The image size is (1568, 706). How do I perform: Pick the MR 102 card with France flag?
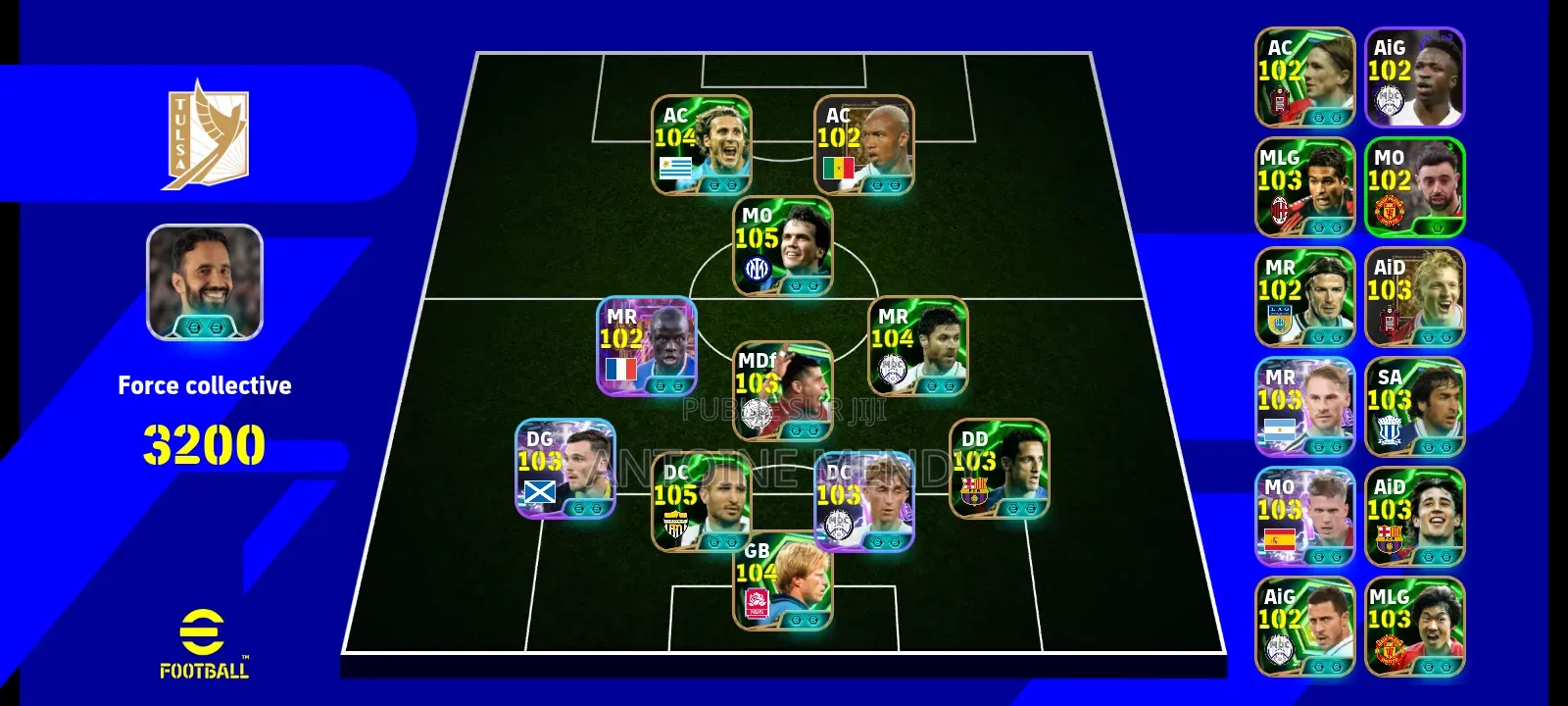(x=647, y=346)
